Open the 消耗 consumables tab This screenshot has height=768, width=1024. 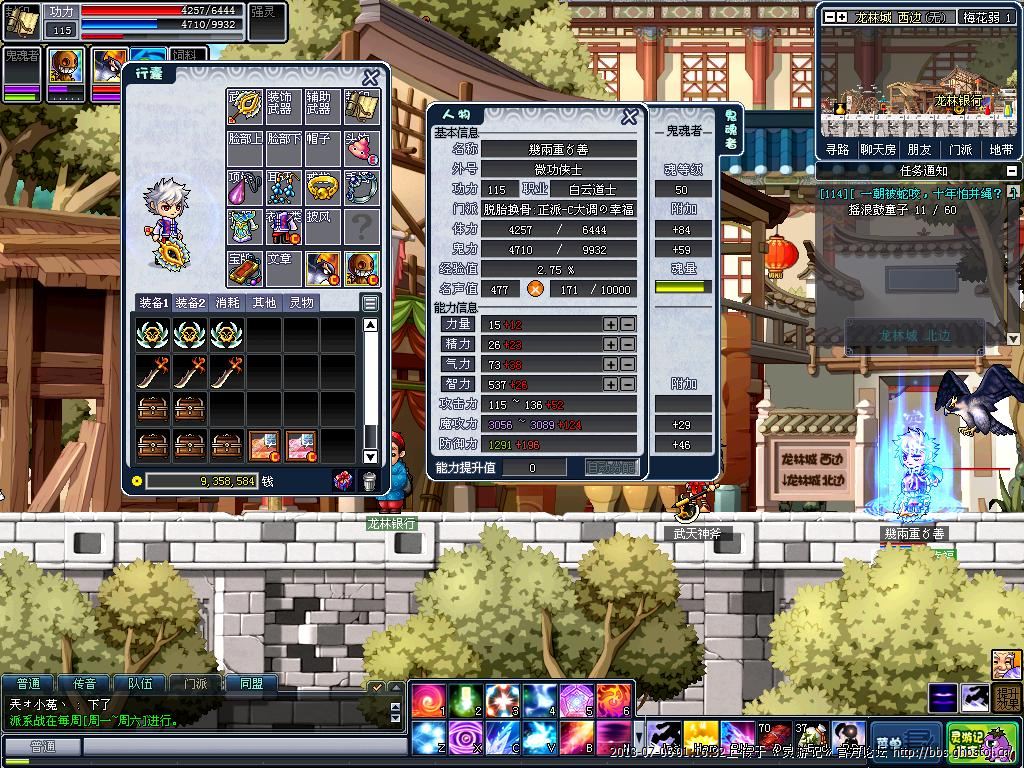[x=227, y=302]
